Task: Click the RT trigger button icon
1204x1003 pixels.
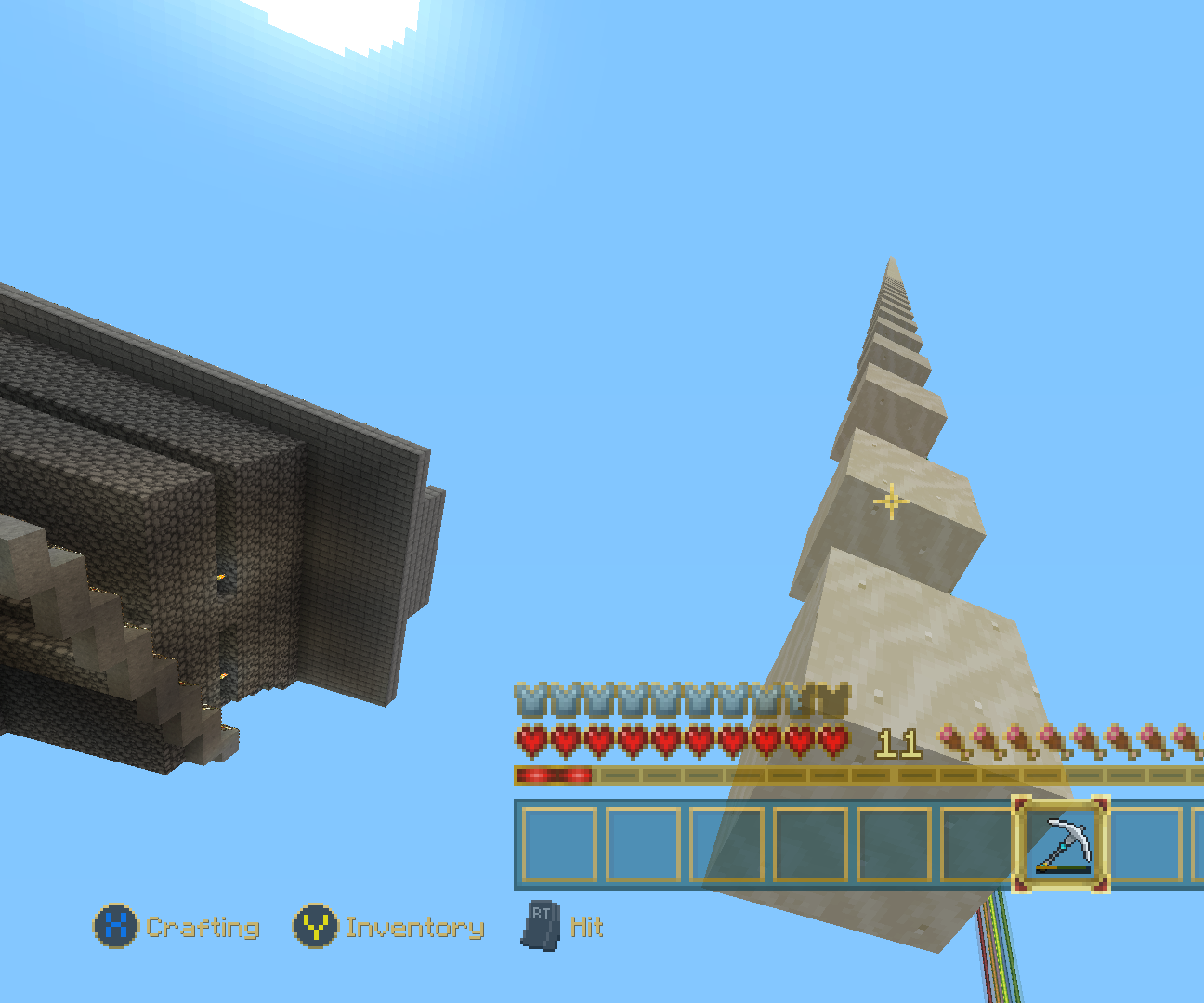Action: click(542, 926)
